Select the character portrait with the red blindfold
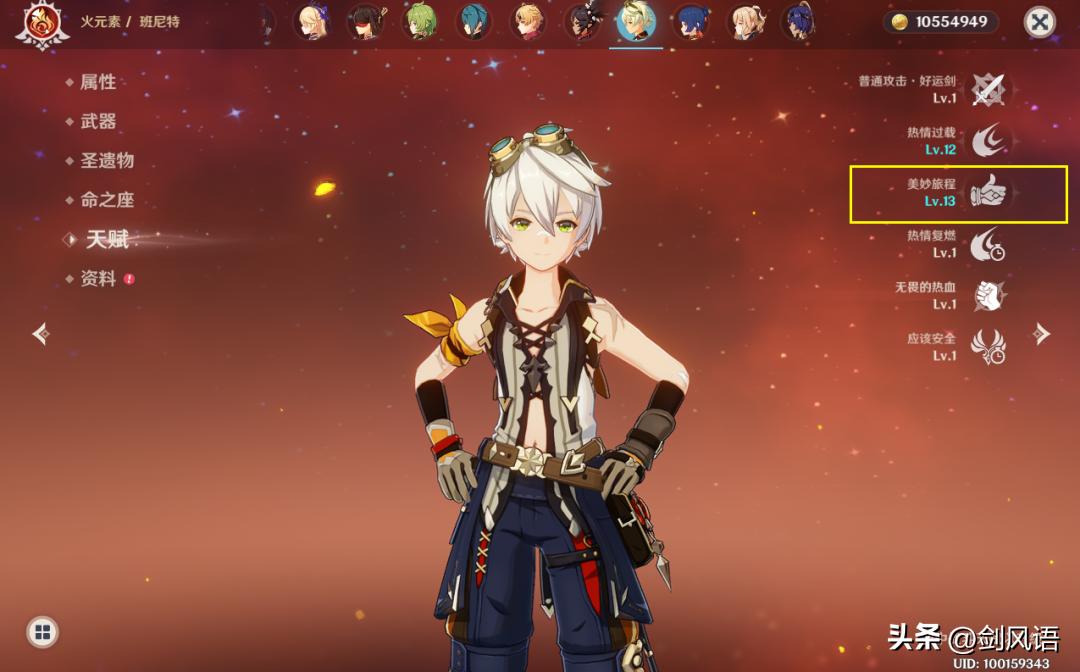 366,21
